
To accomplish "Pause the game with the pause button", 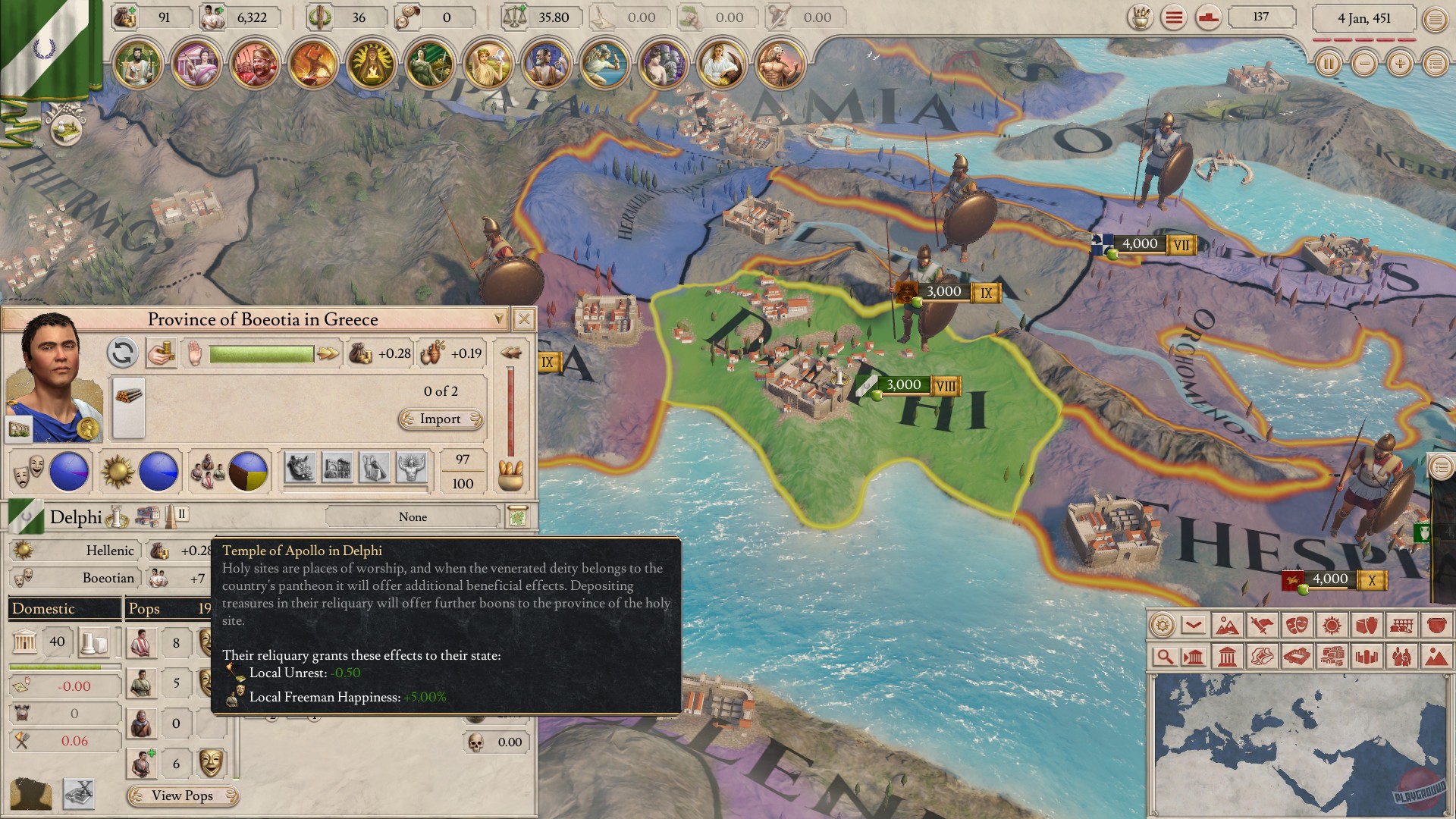I will pos(1328,64).
